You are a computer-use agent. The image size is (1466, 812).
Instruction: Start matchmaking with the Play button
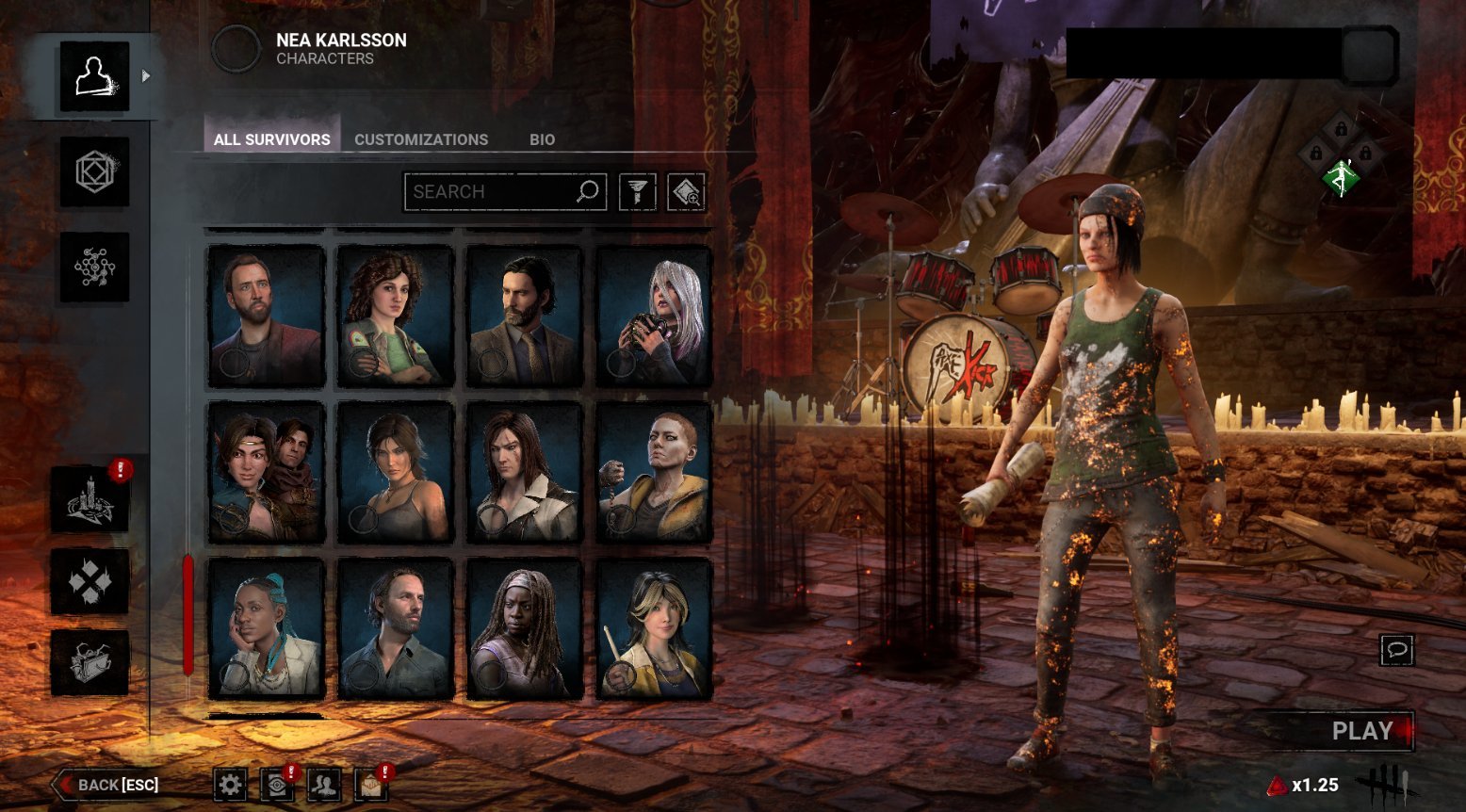pos(1360,731)
